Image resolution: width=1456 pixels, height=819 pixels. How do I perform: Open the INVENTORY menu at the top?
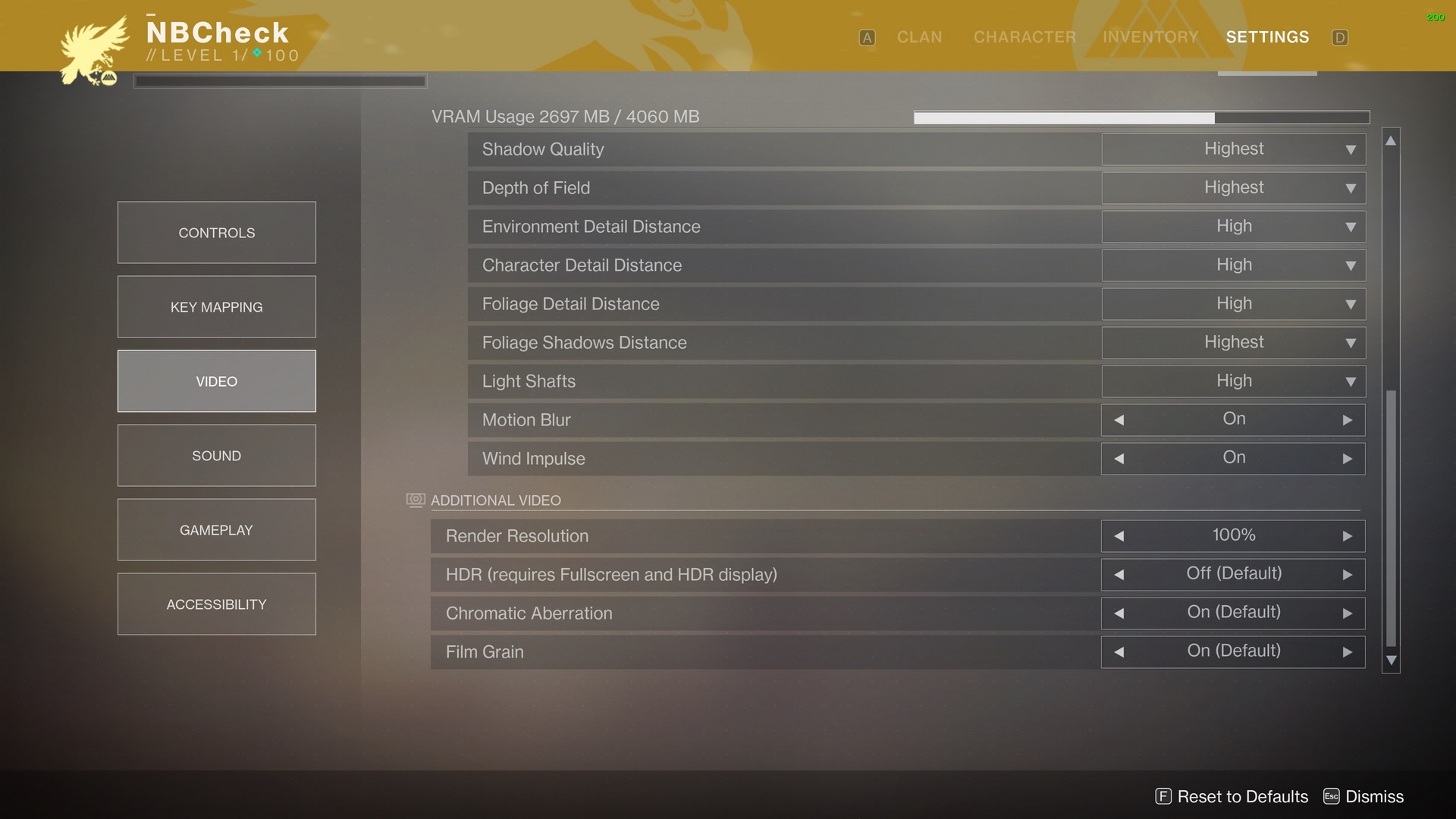click(1150, 37)
